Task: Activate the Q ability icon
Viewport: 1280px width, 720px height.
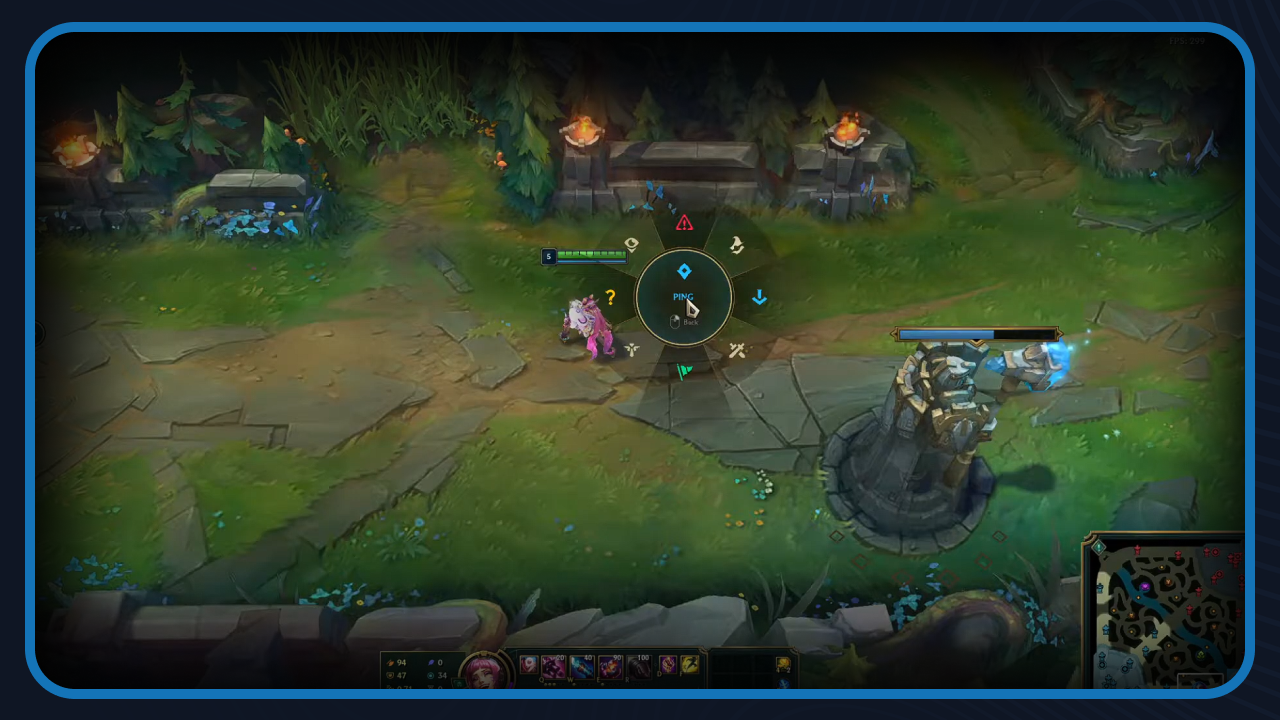Action: pos(553,667)
